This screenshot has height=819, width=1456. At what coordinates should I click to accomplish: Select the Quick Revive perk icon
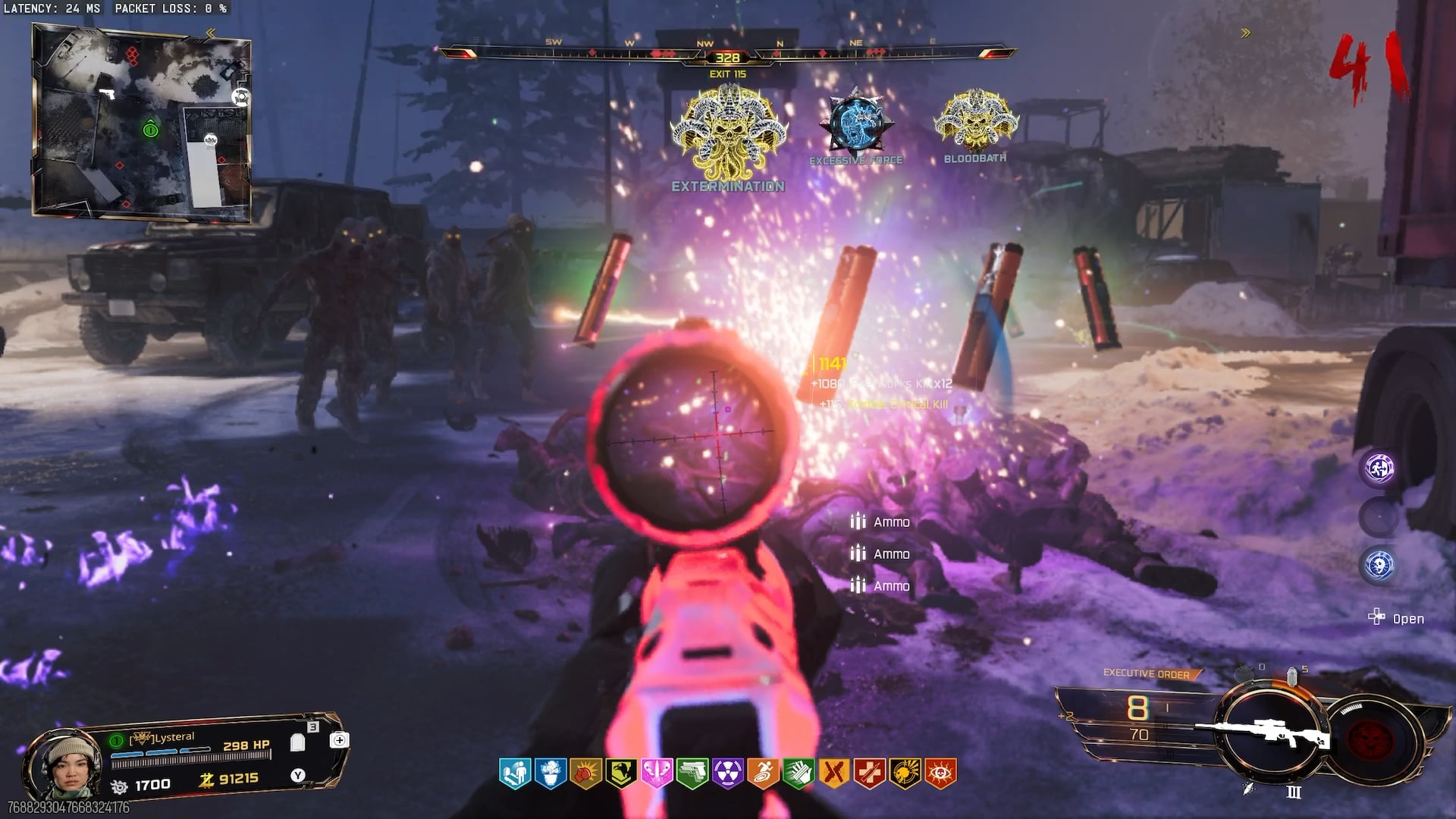[515, 773]
